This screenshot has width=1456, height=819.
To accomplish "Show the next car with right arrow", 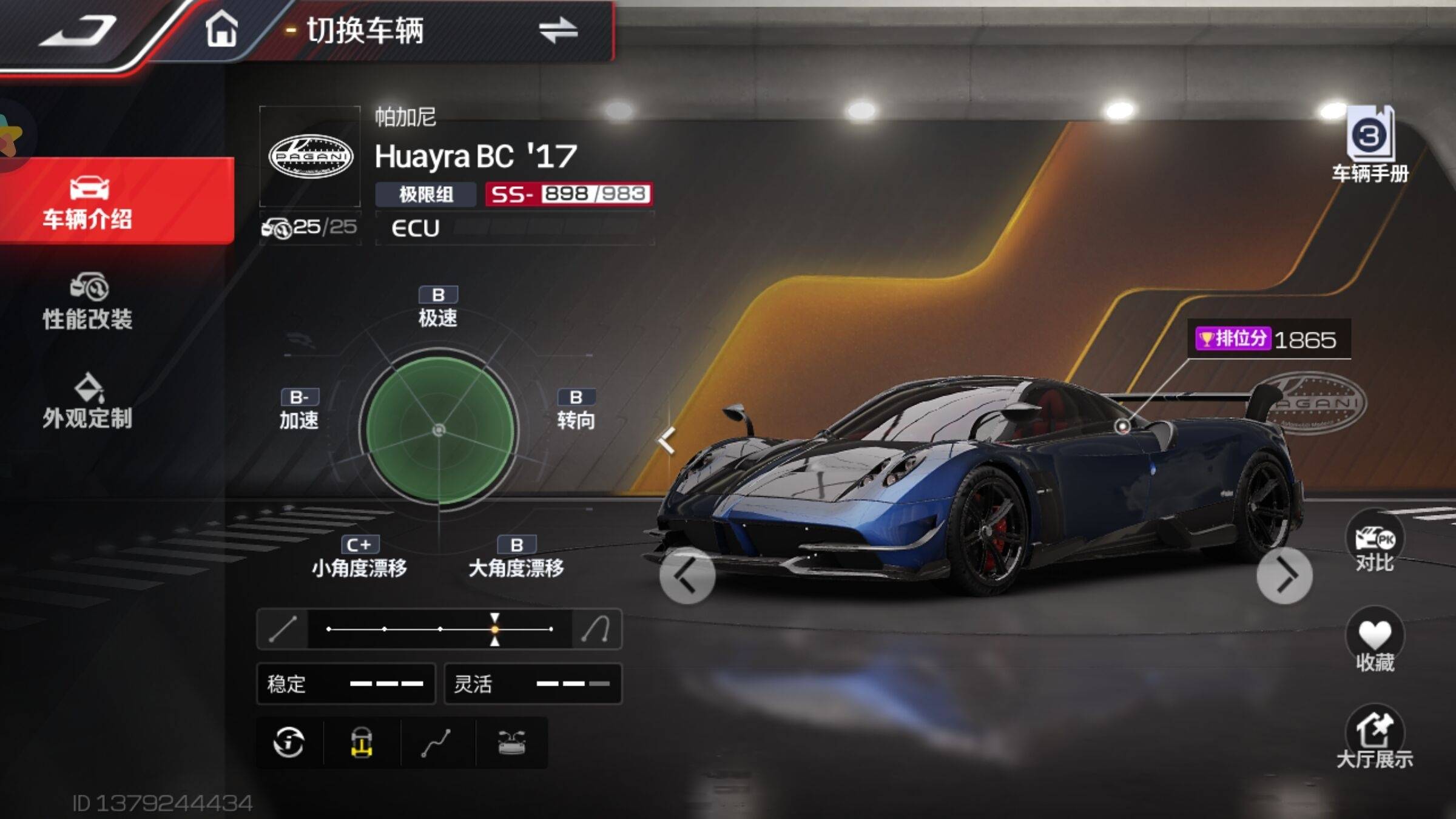I will tap(1284, 575).
